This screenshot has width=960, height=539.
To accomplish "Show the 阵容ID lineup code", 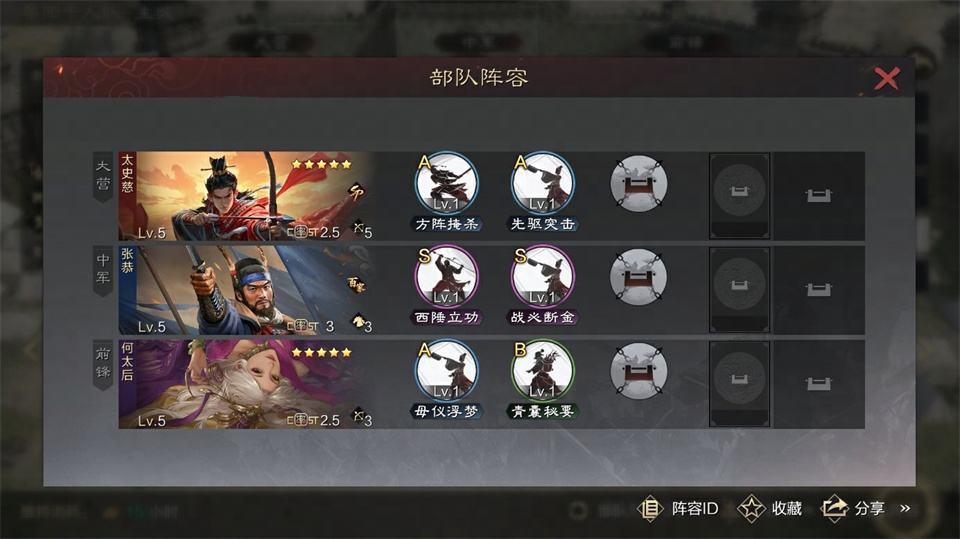I will [679, 508].
